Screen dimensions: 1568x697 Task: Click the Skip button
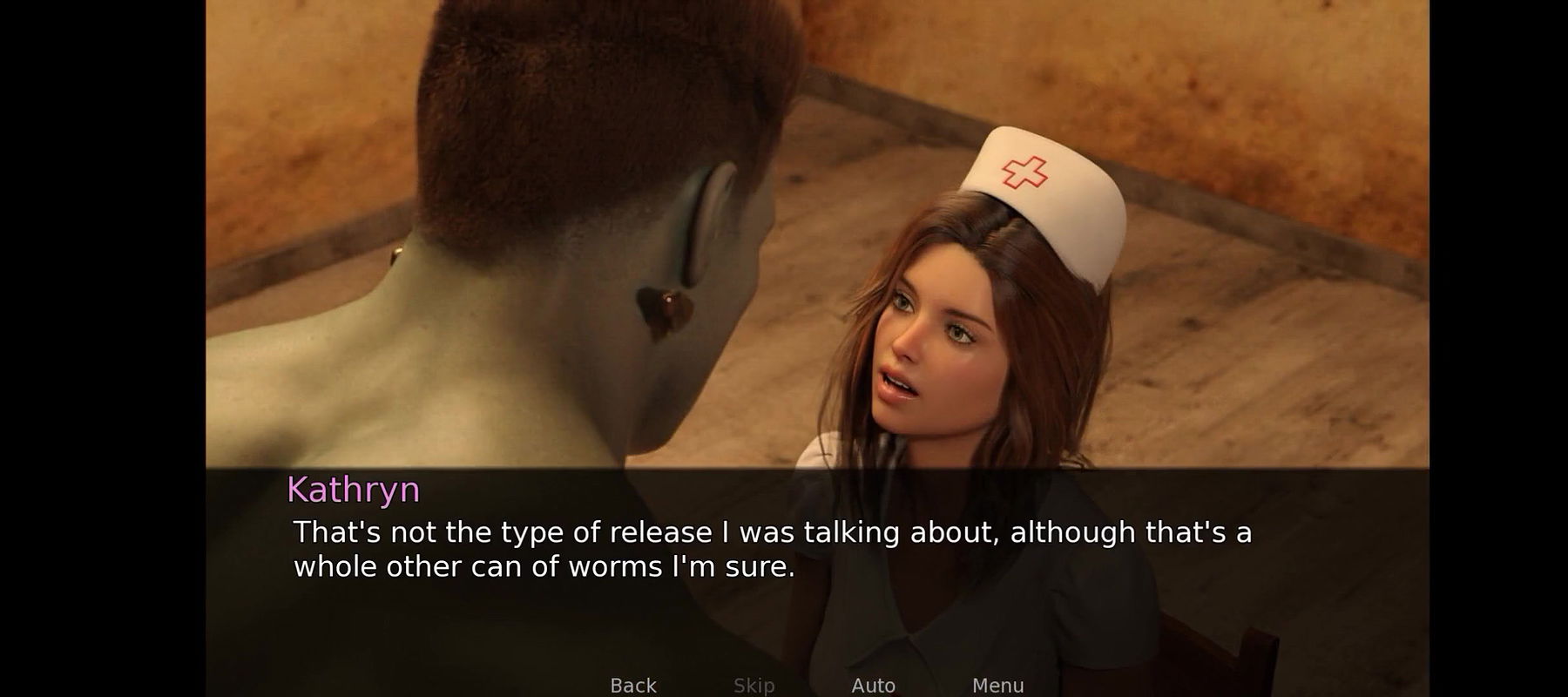tap(754, 685)
